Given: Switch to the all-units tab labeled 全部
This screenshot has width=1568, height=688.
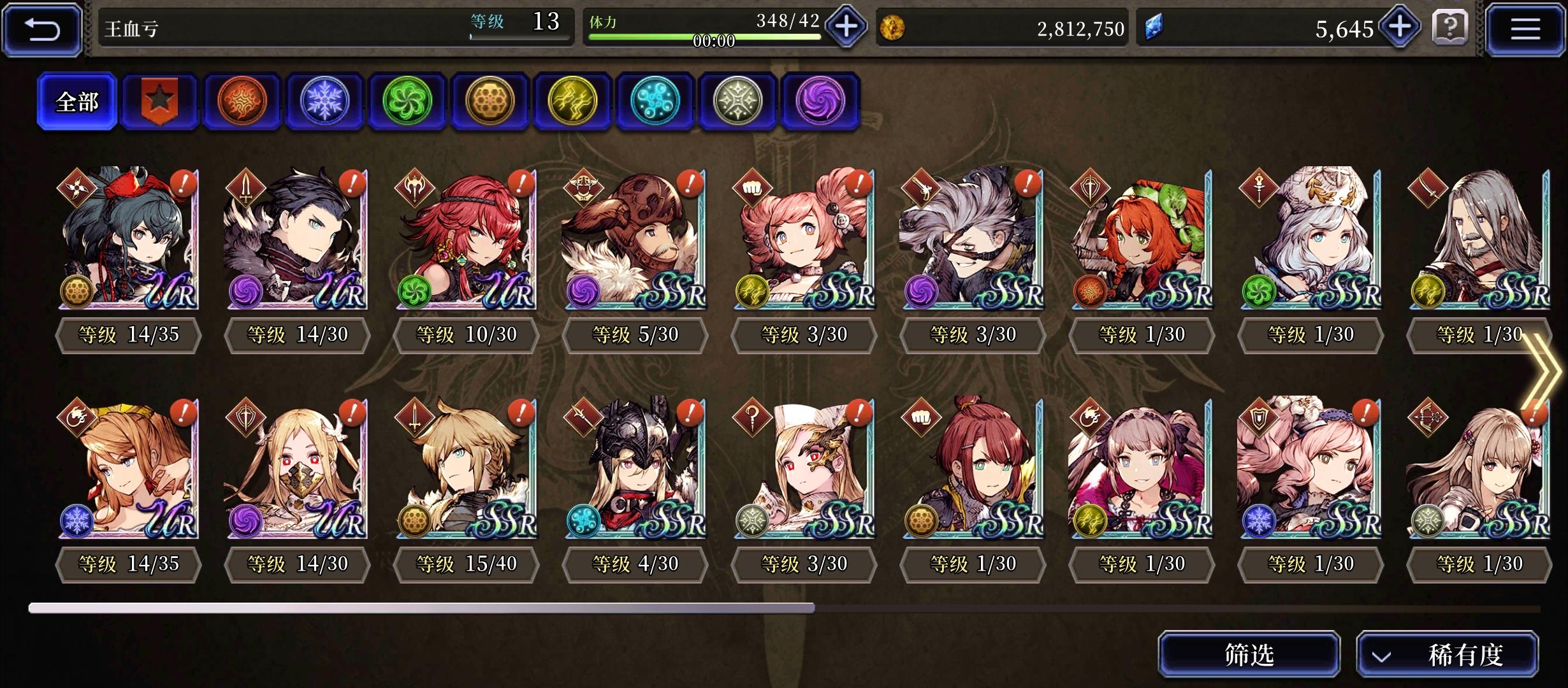Looking at the screenshot, I should tap(77, 101).
